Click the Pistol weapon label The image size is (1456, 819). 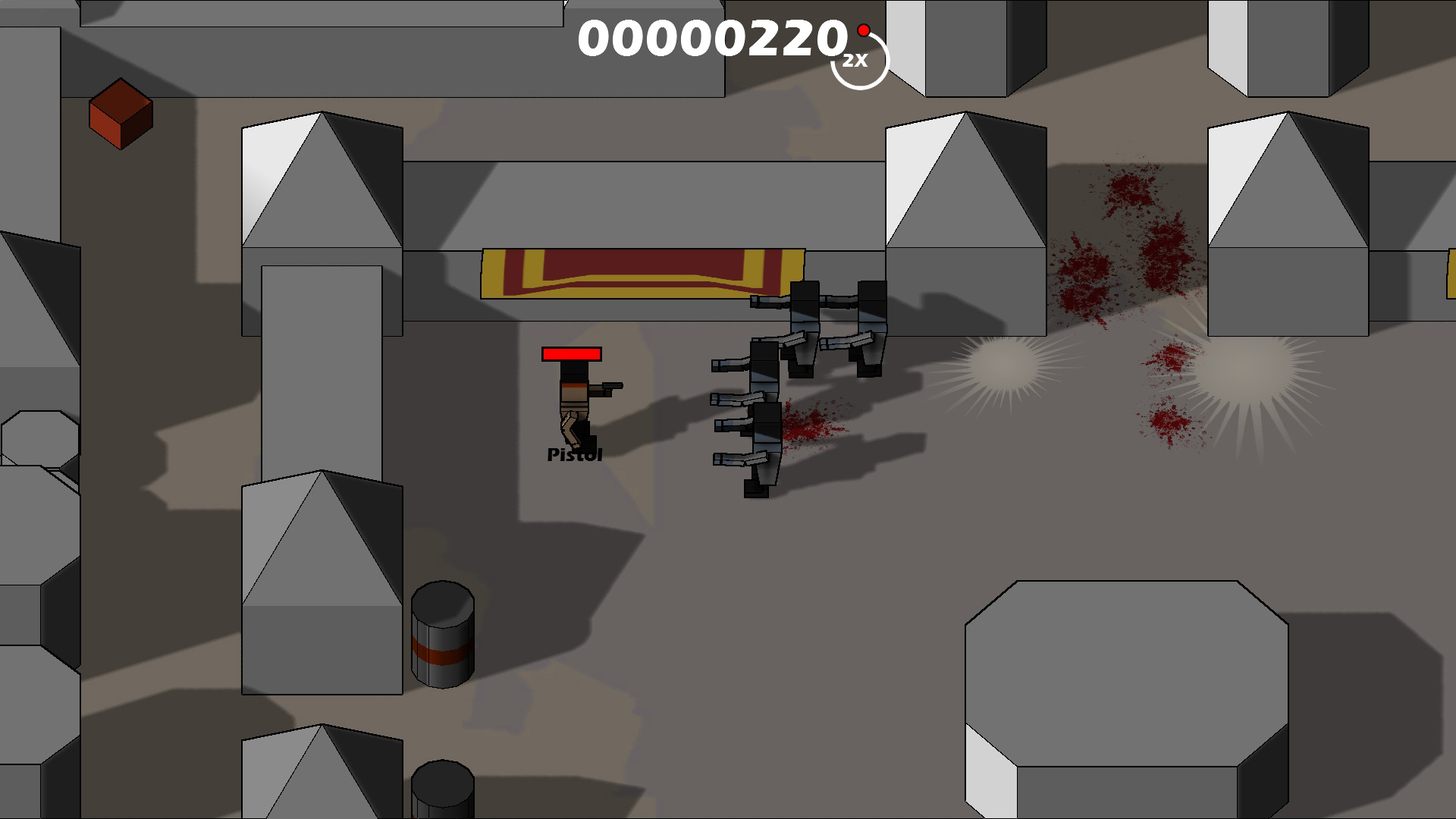[x=574, y=454]
